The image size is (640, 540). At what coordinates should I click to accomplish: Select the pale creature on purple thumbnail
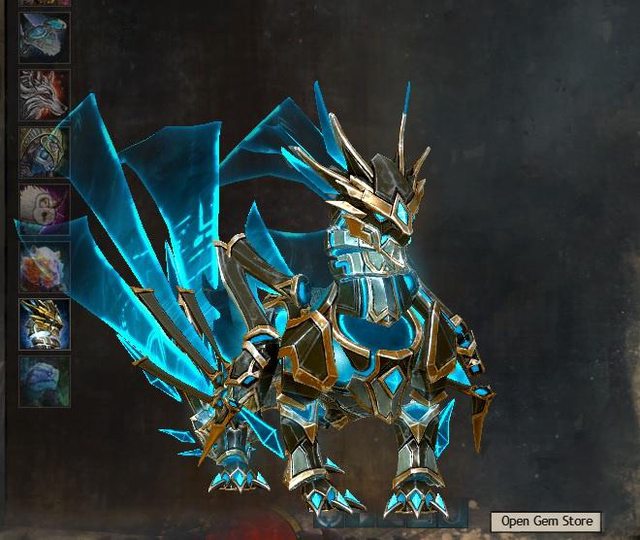[x=44, y=209]
